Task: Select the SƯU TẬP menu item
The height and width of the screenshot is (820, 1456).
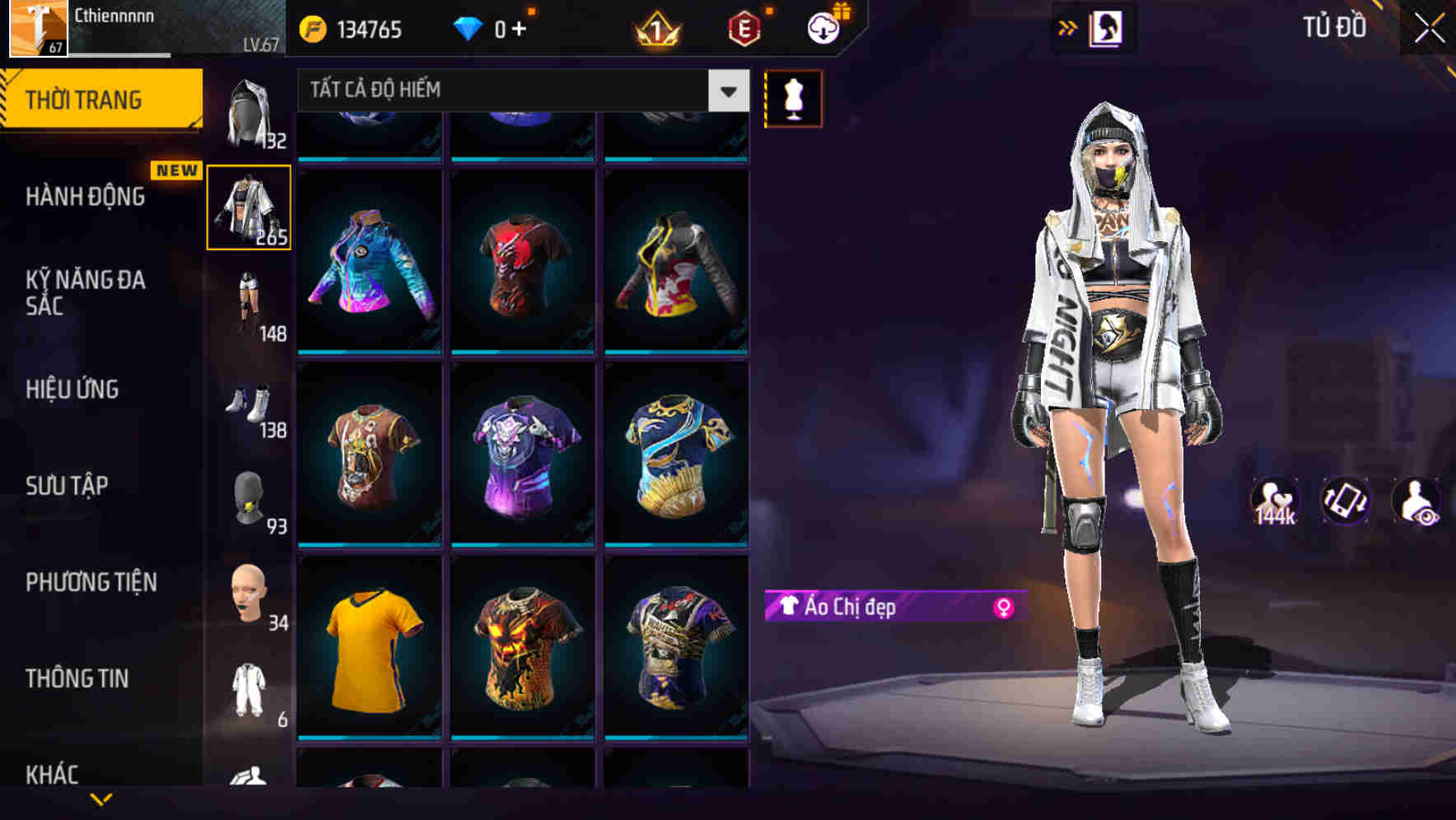Action: 68,487
